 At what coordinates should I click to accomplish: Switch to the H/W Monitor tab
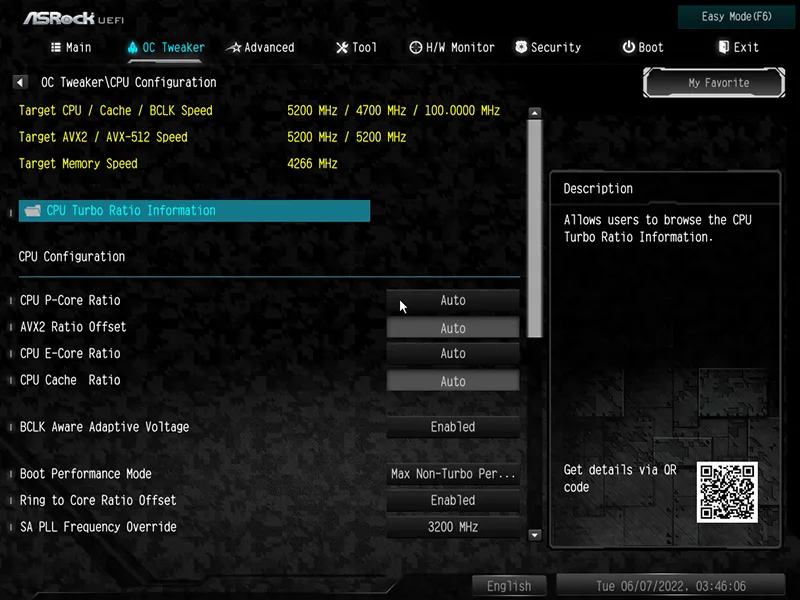pyautogui.click(x=452, y=47)
